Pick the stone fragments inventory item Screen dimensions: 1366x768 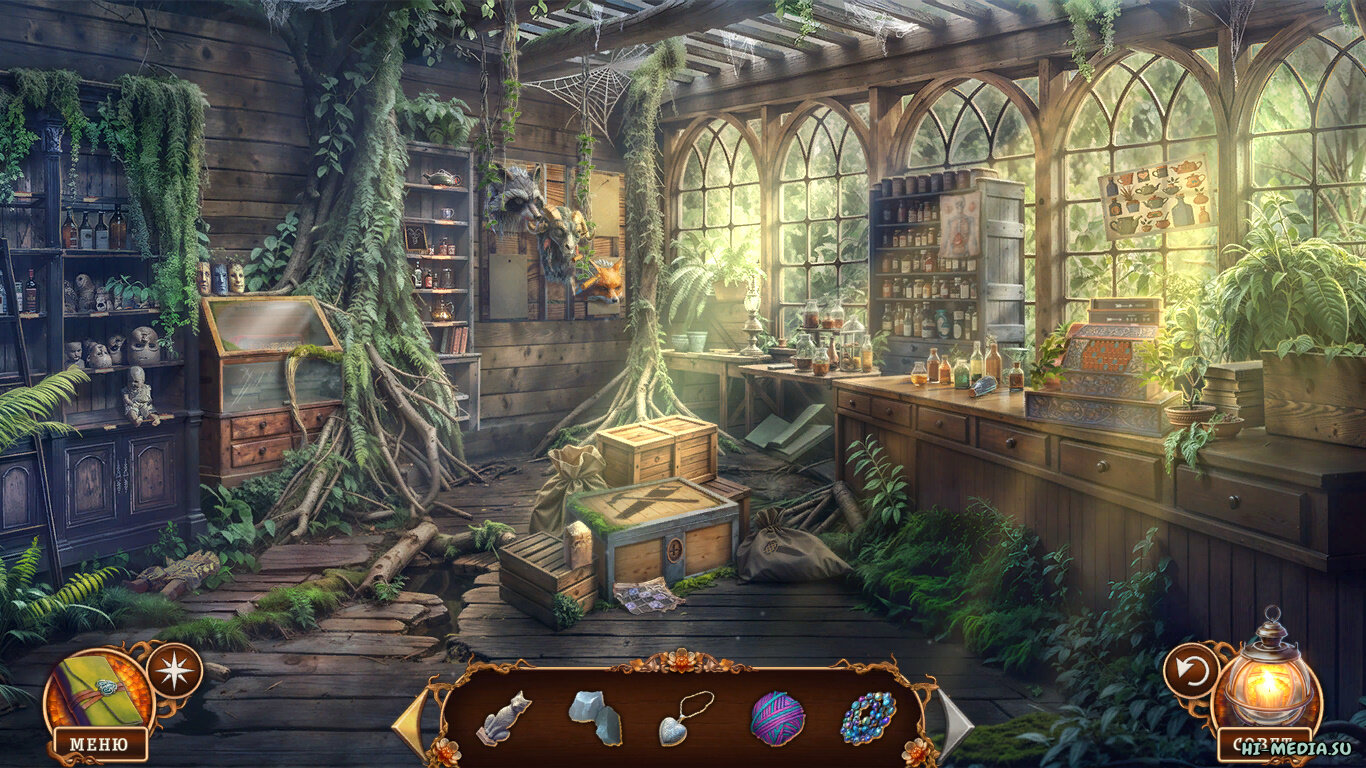coord(594,717)
